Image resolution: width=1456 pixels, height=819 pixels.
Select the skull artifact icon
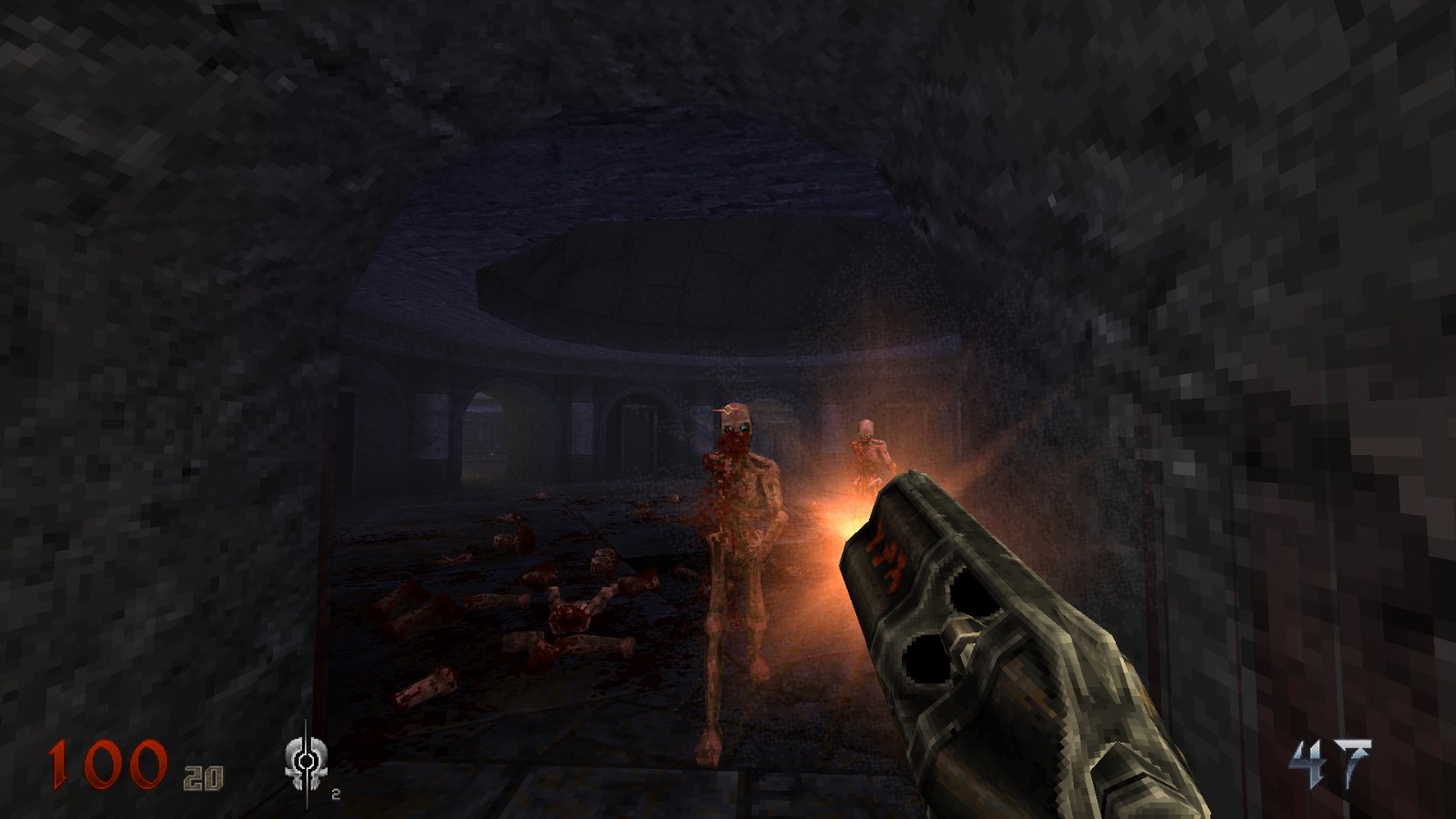(x=307, y=757)
